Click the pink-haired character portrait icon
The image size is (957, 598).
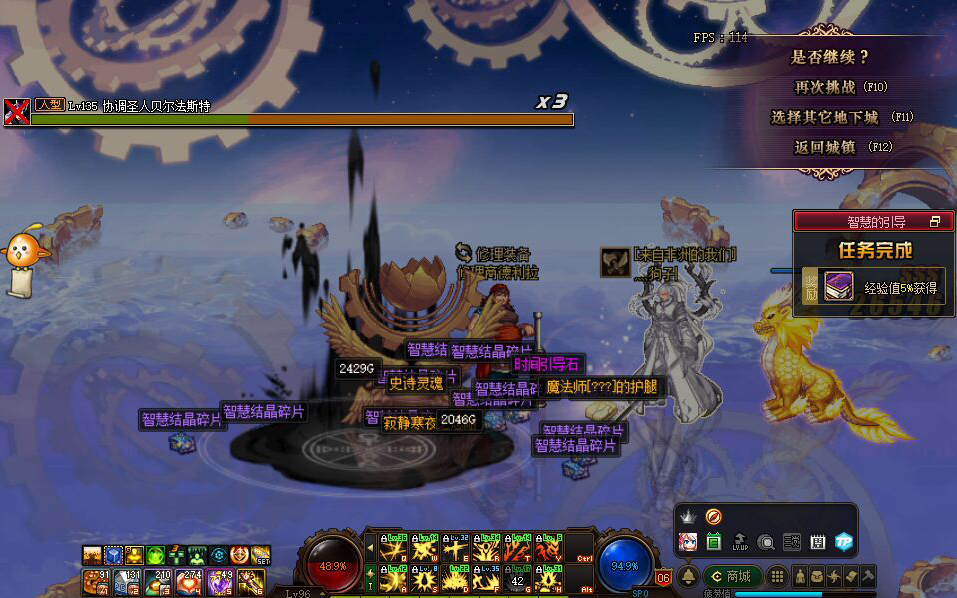click(x=688, y=542)
